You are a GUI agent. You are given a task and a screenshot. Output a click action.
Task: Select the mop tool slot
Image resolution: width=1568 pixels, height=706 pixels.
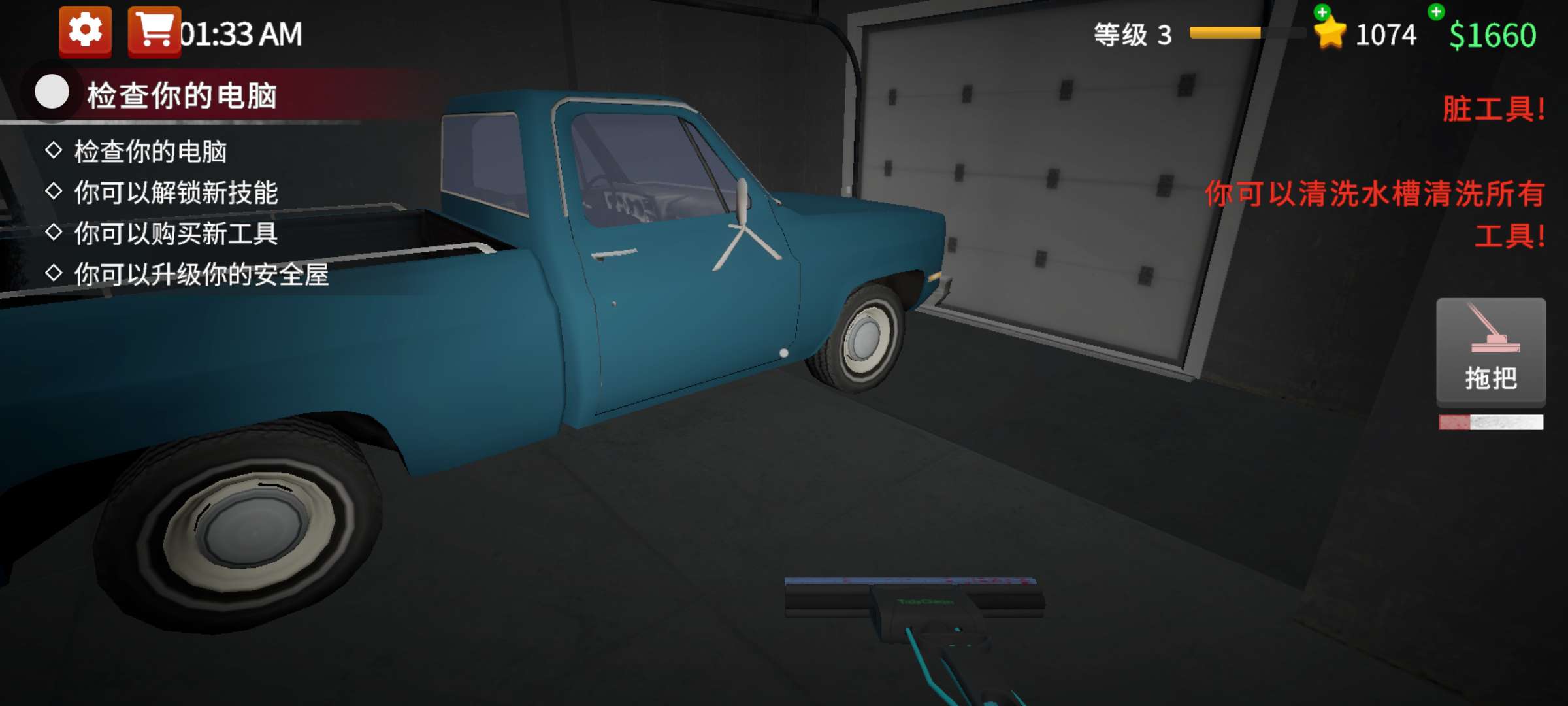point(1490,352)
